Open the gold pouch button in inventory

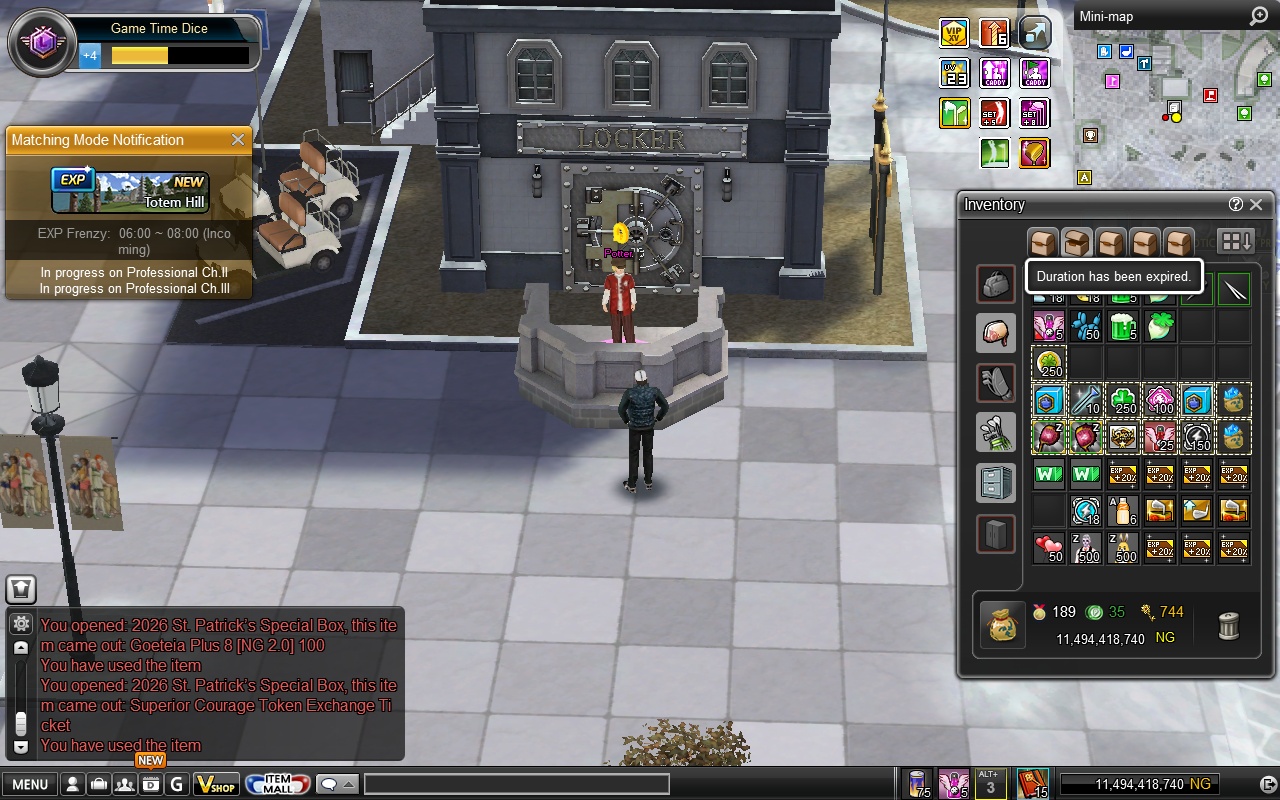(1001, 626)
